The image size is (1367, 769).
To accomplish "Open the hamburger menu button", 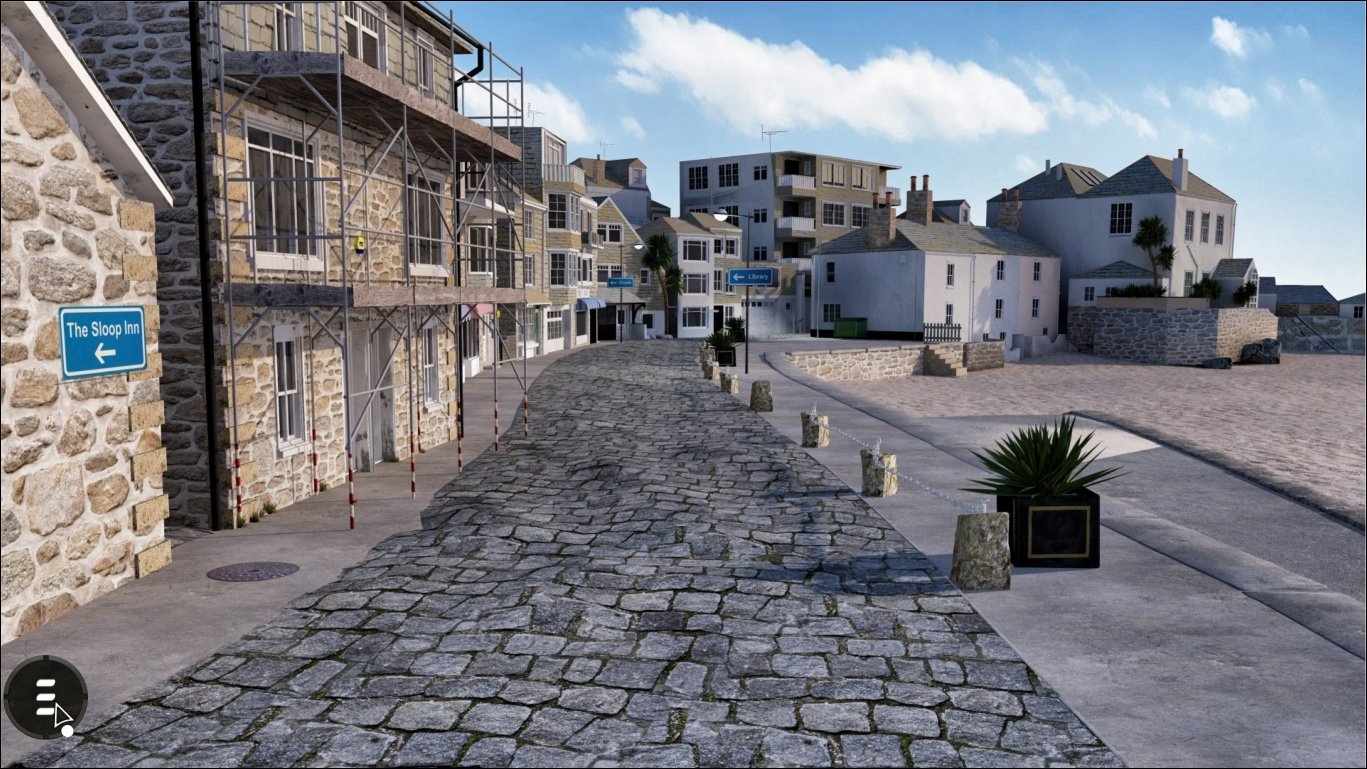I will (44, 695).
